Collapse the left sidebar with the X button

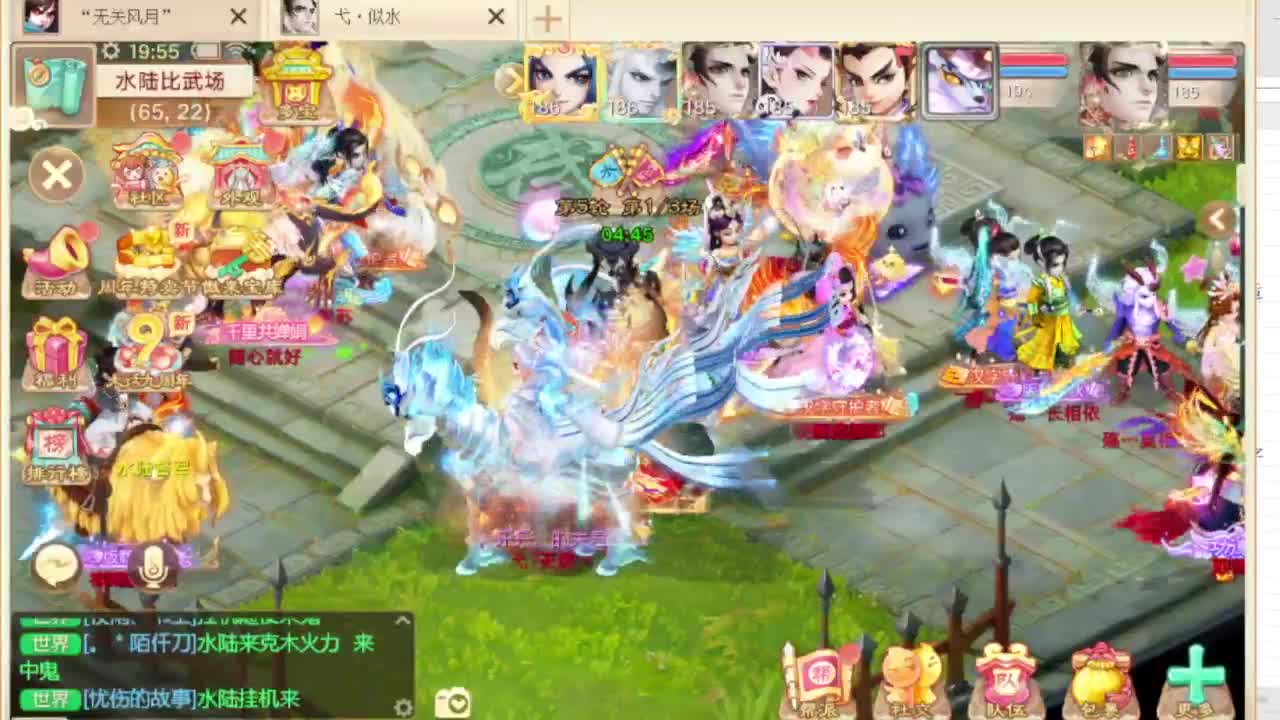pyautogui.click(x=57, y=175)
